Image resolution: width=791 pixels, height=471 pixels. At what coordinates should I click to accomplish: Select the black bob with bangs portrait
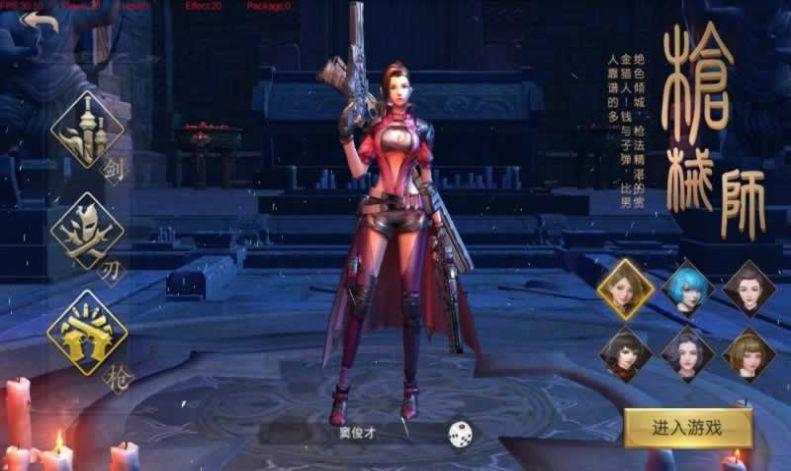[x=625, y=352]
